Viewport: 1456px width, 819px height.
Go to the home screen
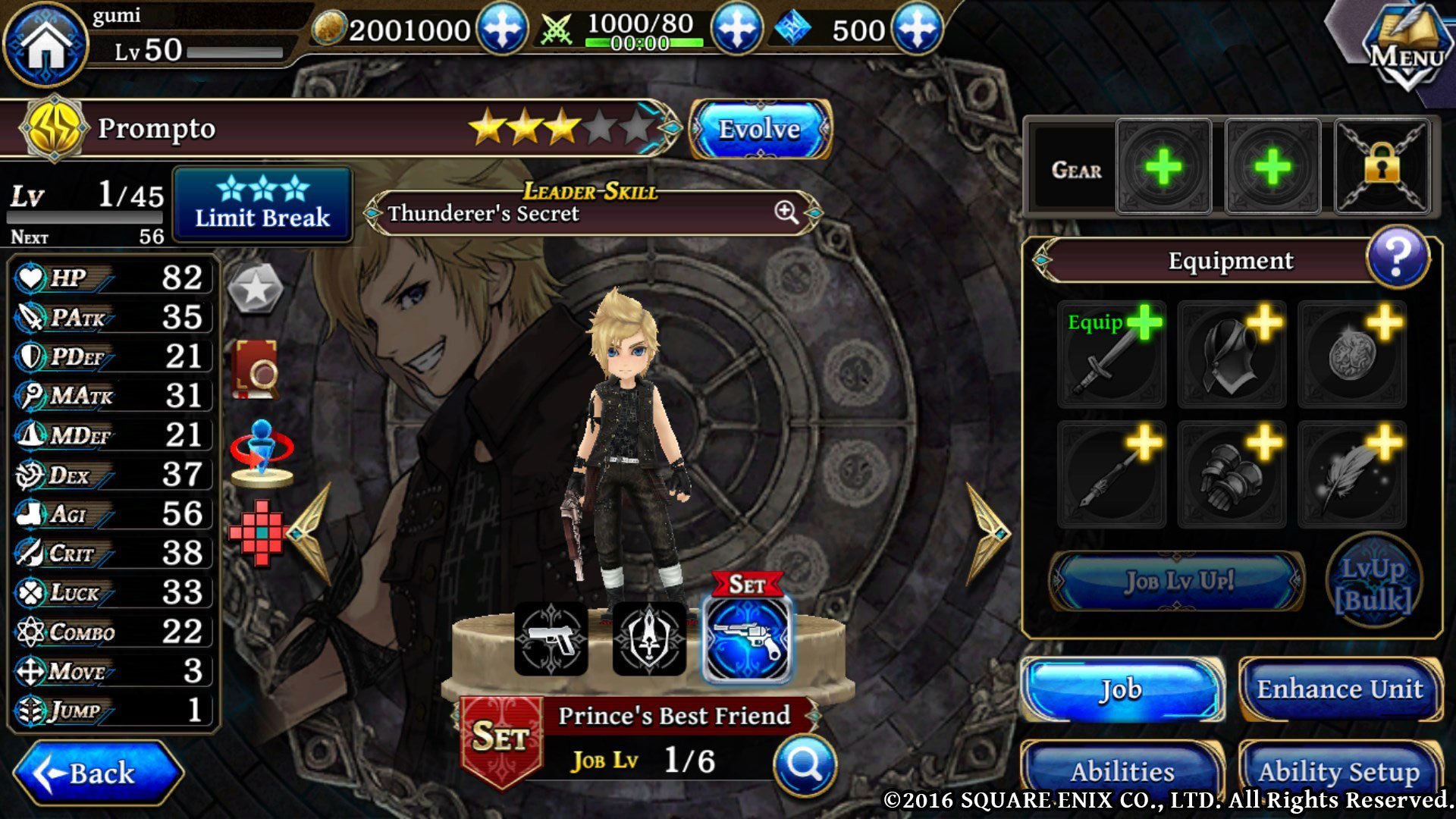[x=45, y=44]
